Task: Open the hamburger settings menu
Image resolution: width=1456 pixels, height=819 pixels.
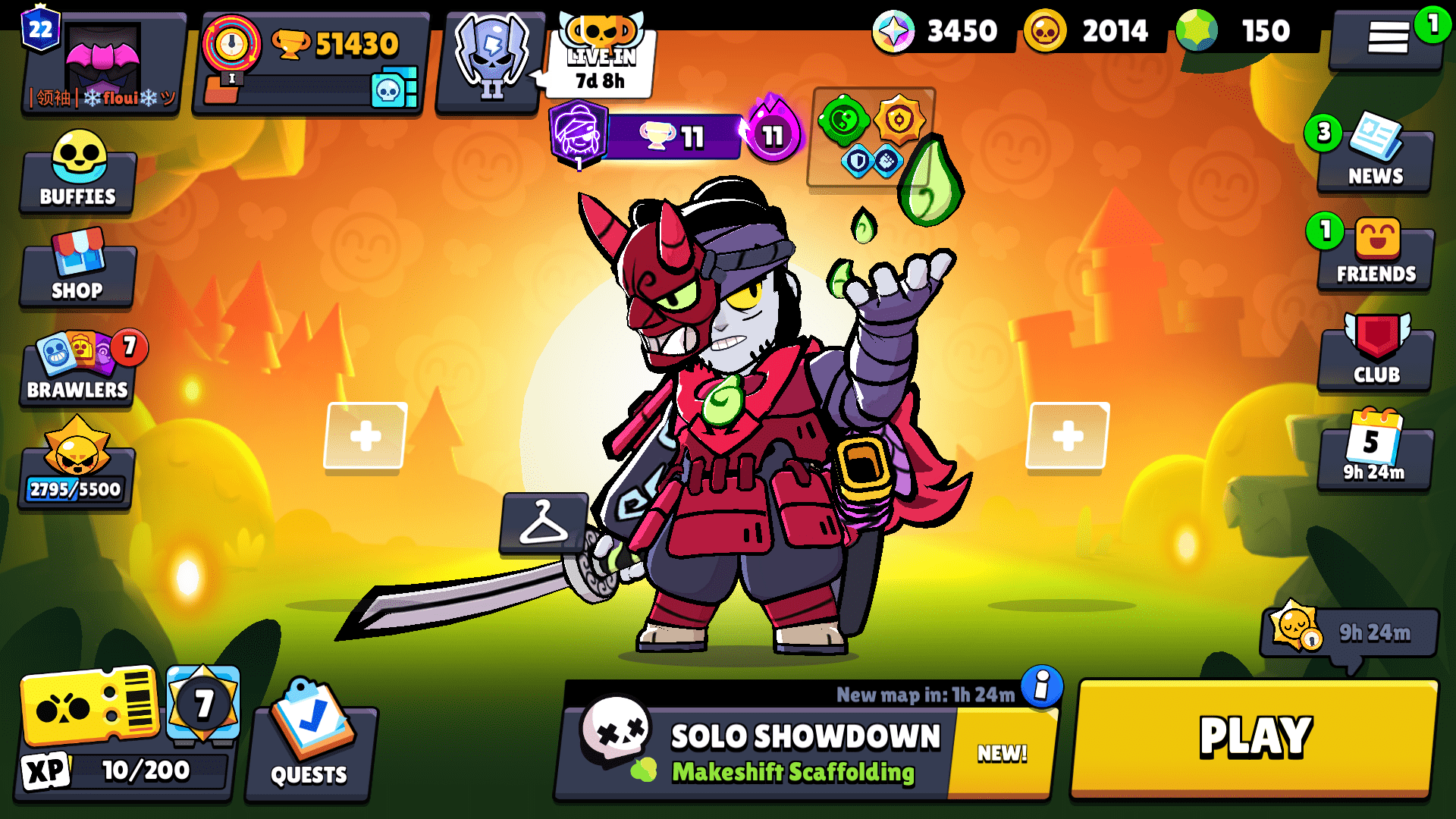Action: click(1388, 36)
